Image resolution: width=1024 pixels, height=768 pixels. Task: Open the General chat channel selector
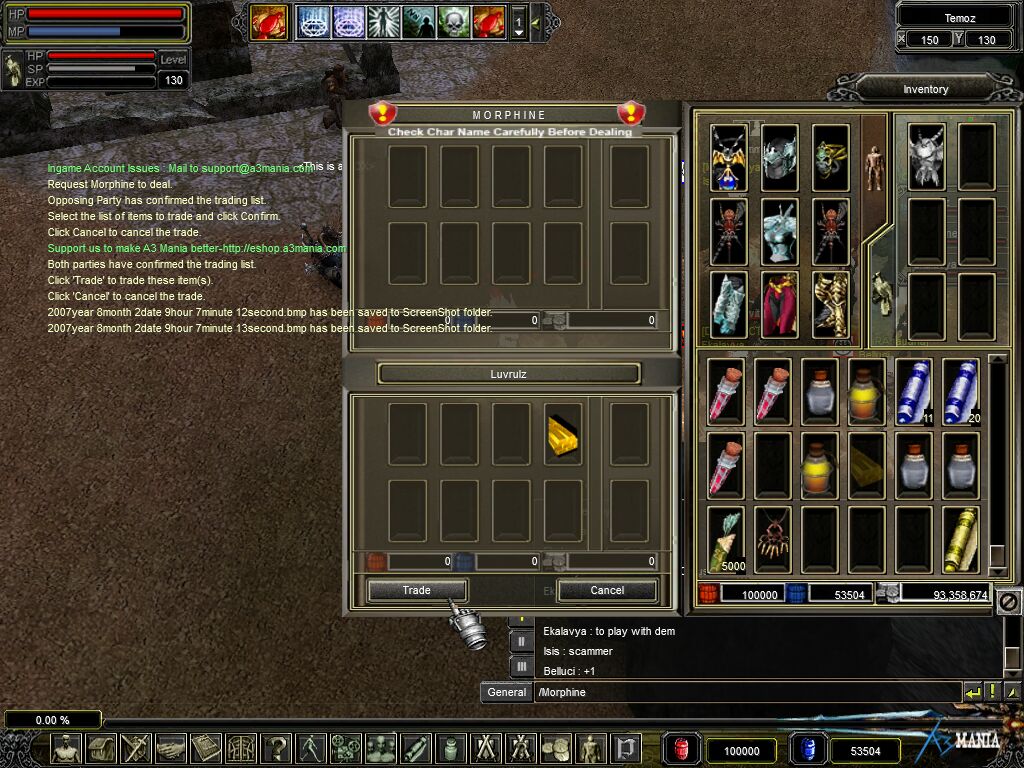point(507,692)
